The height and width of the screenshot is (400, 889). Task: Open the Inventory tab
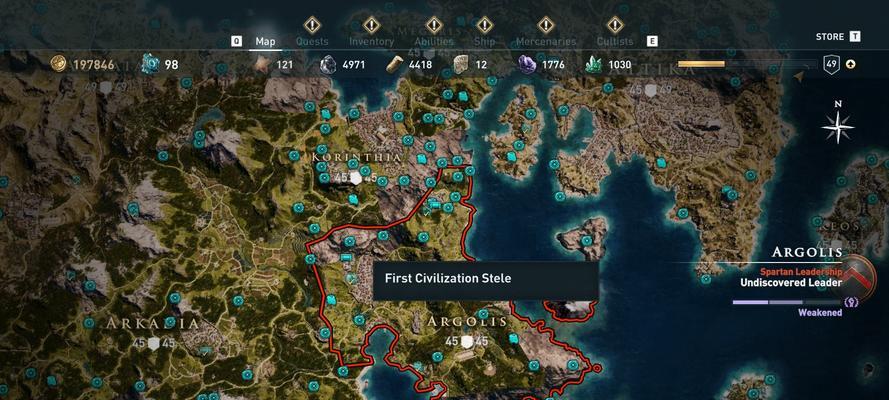tap(371, 41)
